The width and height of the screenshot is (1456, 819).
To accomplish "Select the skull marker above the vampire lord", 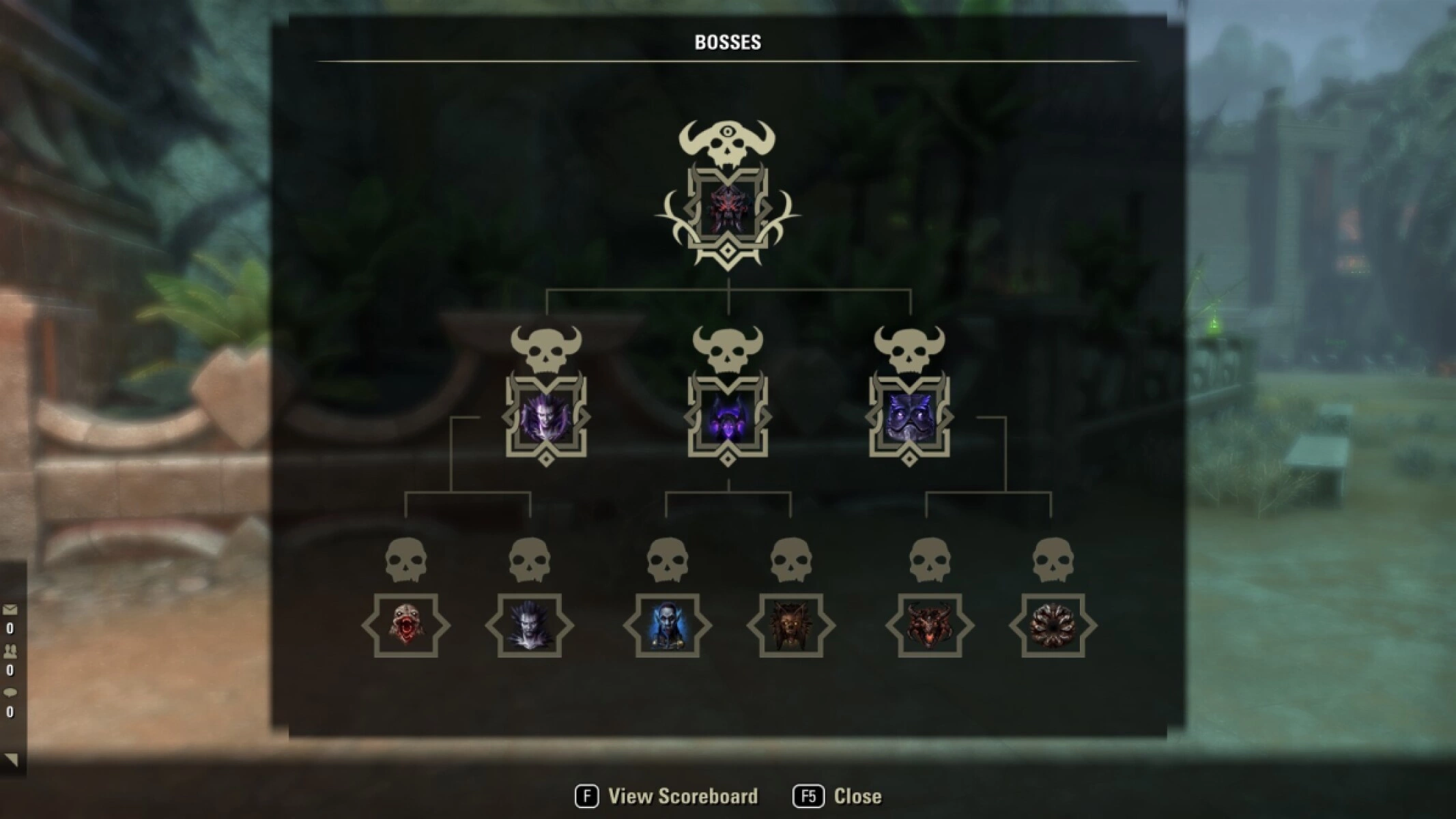I will pyautogui.click(x=546, y=348).
